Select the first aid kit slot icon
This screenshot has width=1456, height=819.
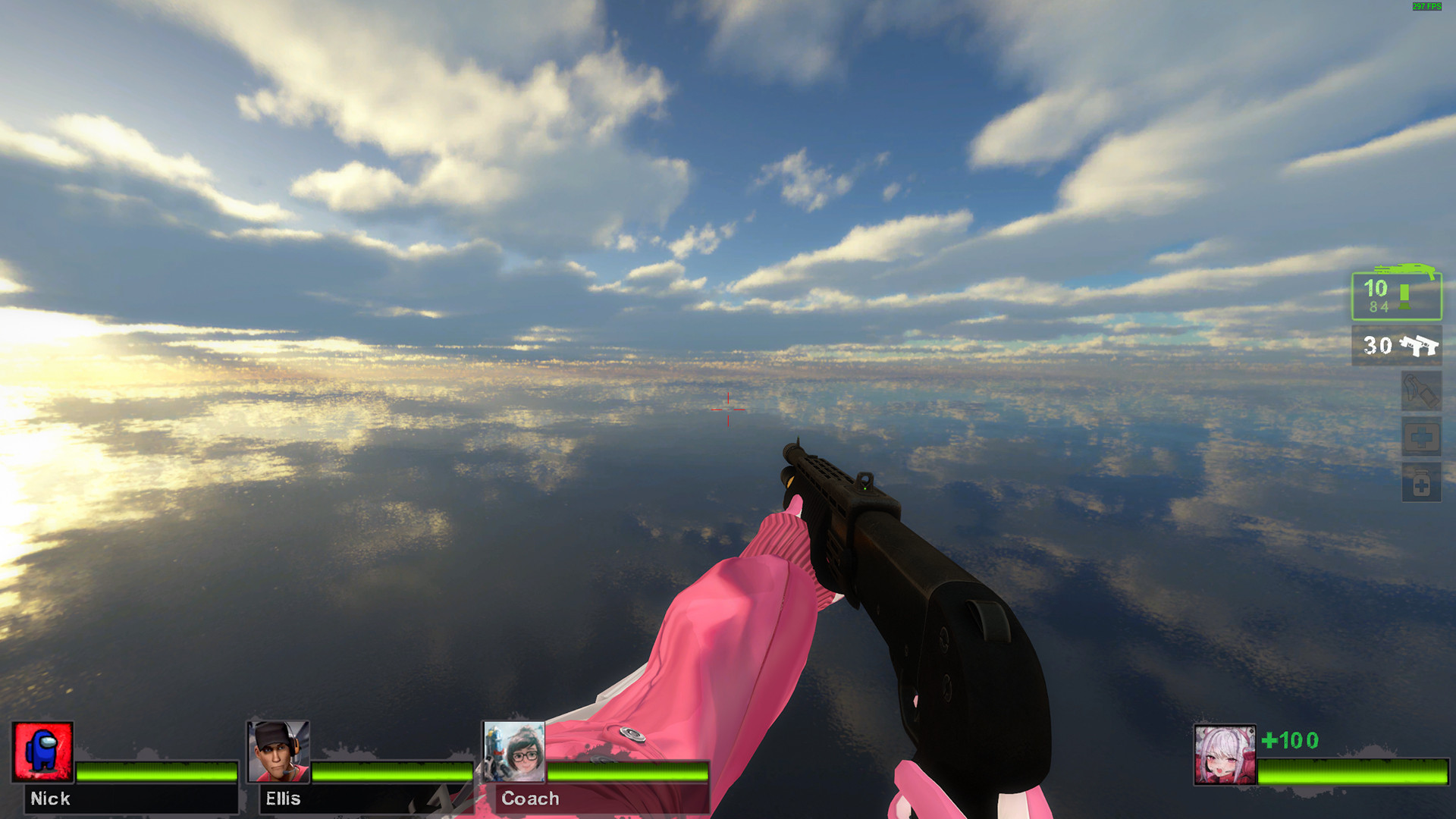pos(1422,435)
